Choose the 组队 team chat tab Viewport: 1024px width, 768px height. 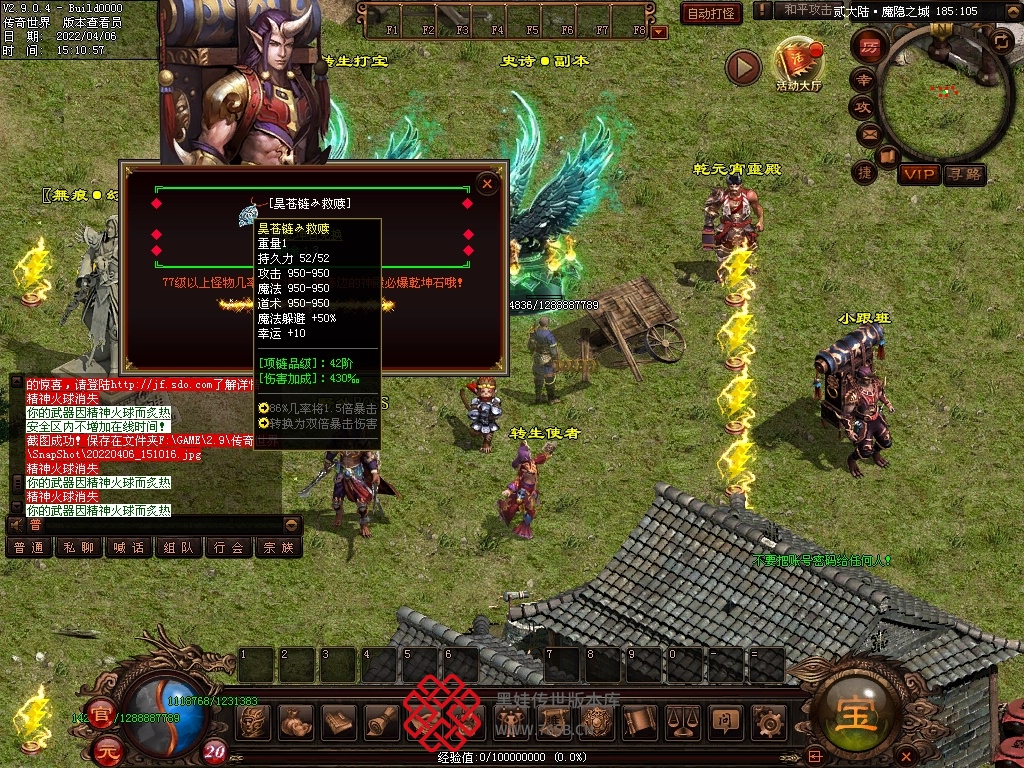coord(178,548)
